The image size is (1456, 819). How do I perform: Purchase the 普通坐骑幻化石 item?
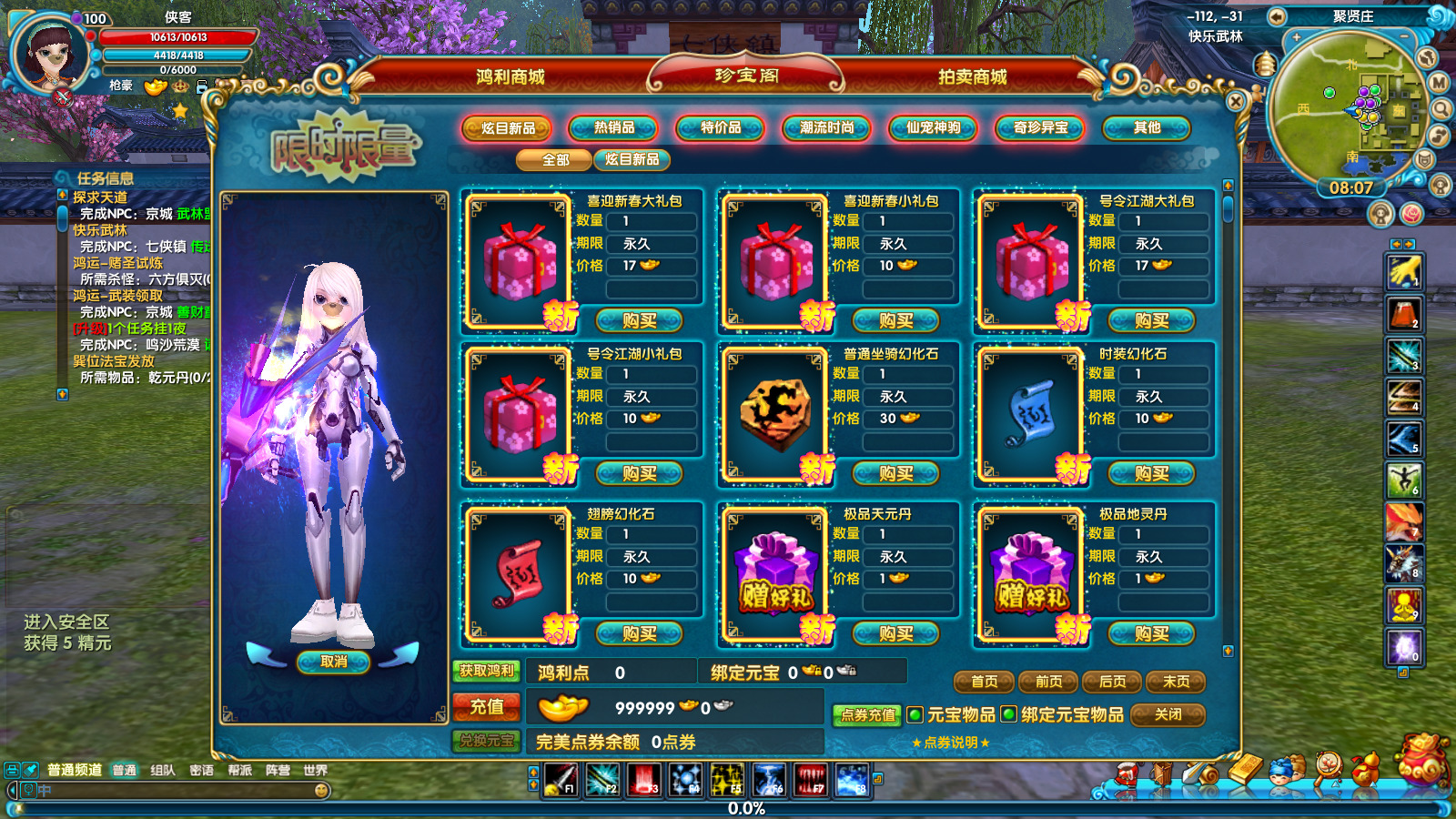(x=895, y=474)
